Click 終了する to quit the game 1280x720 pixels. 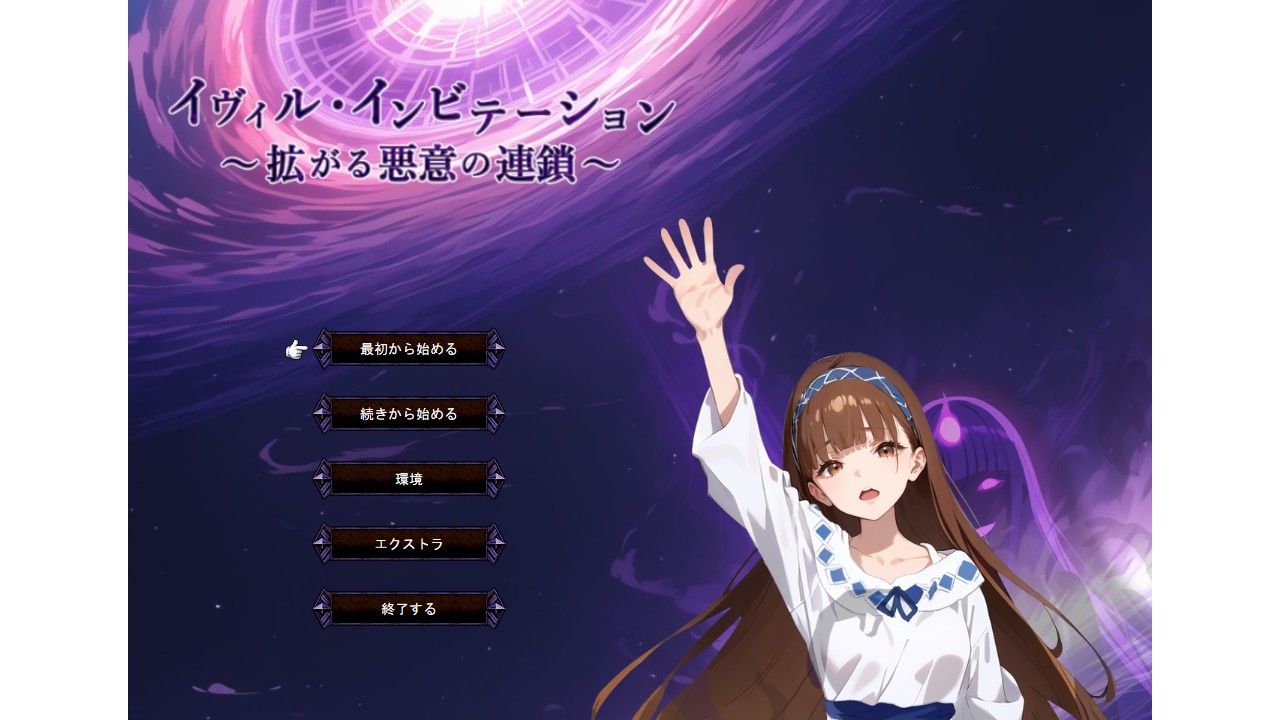[x=410, y=608]
